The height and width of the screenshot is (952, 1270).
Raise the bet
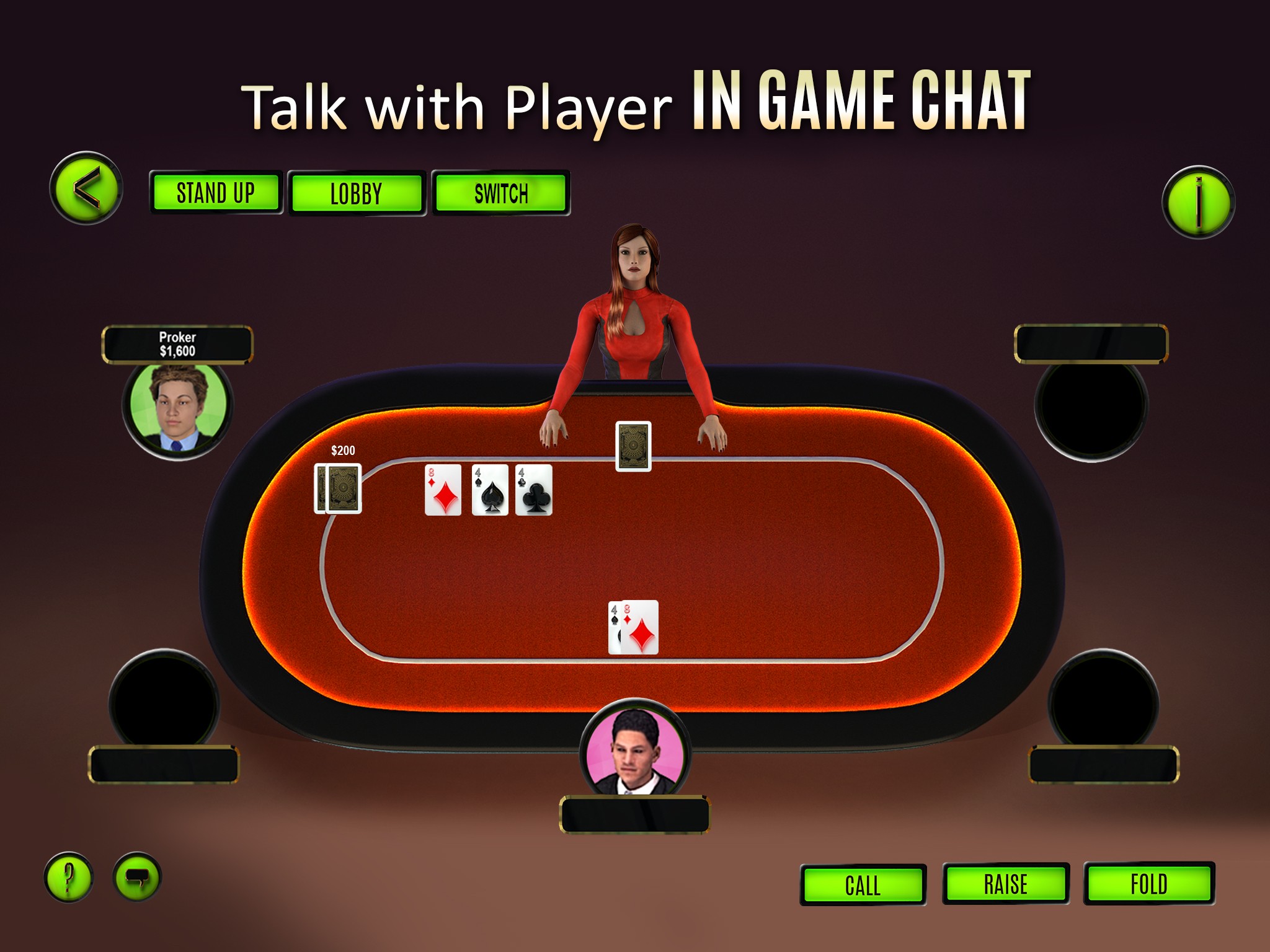point(1005,884)
